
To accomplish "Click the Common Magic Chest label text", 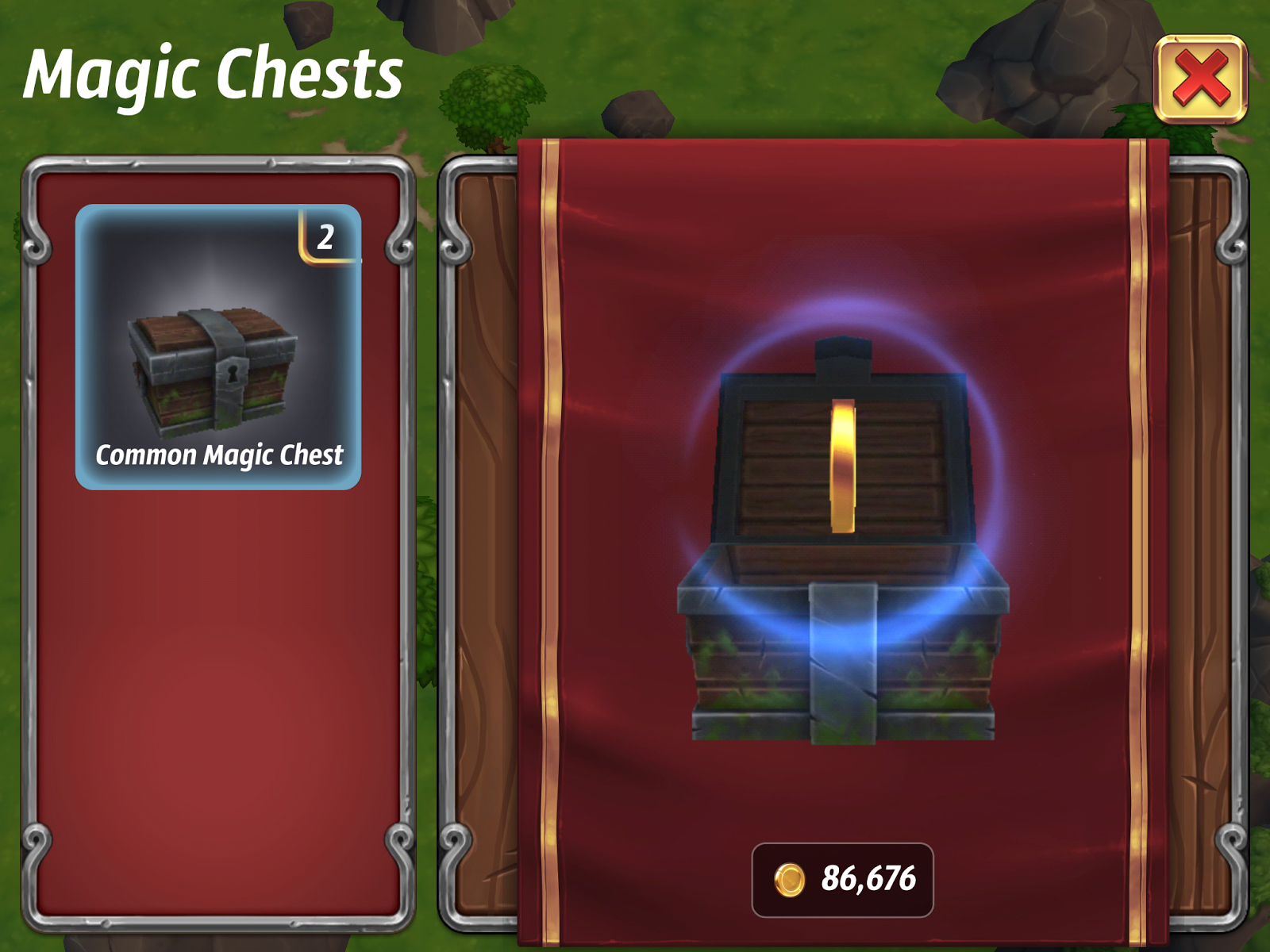I will click(x=221, y=455).
